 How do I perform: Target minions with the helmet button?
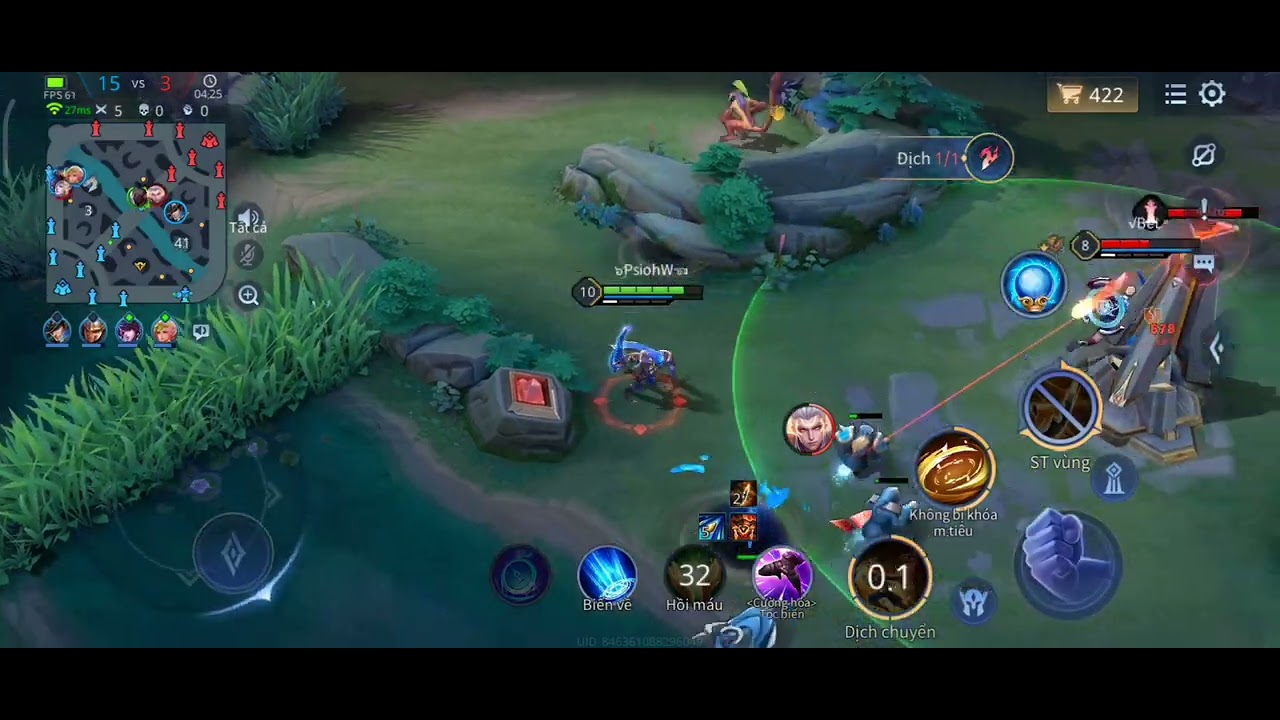[973, 601]
